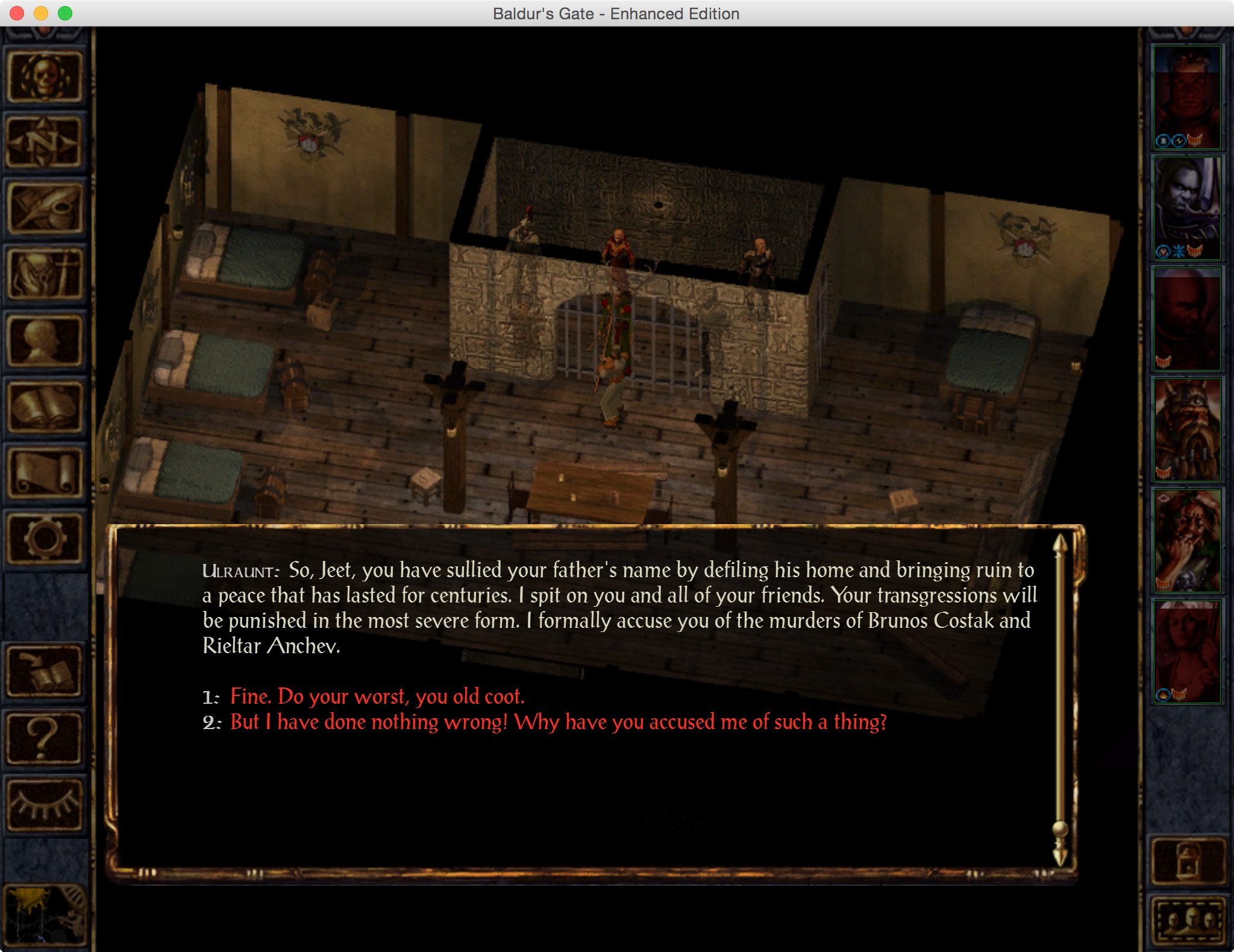
Task: Close the window with the red button
Action: tap(17, 13)
